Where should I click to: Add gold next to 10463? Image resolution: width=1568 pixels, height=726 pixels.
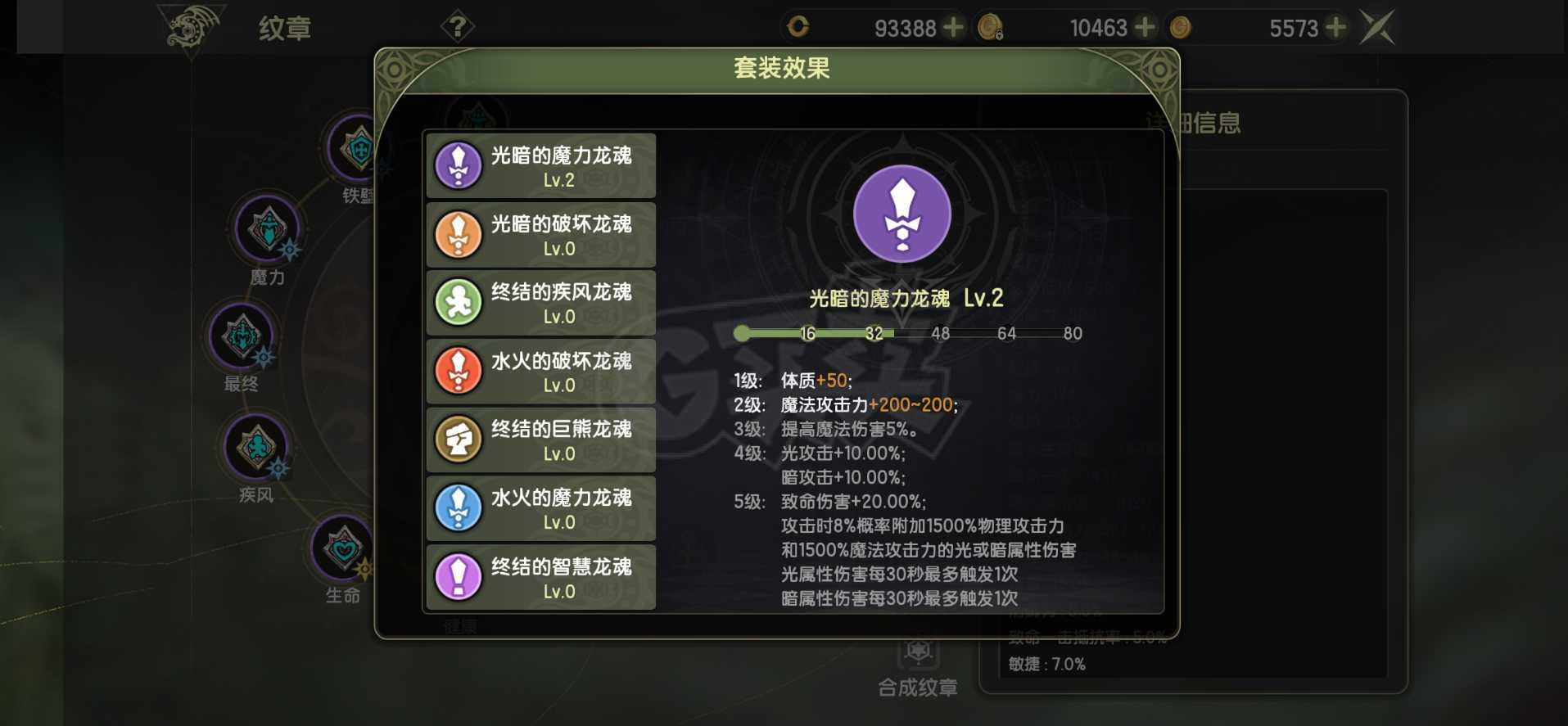point(1145,27)
